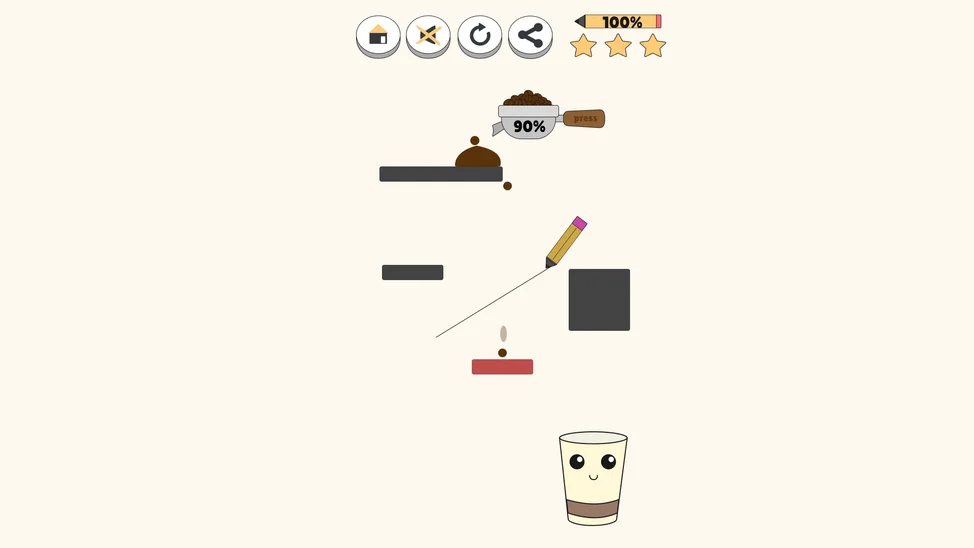
Task: Go to the home menu
Action: [x=378, y=36]
